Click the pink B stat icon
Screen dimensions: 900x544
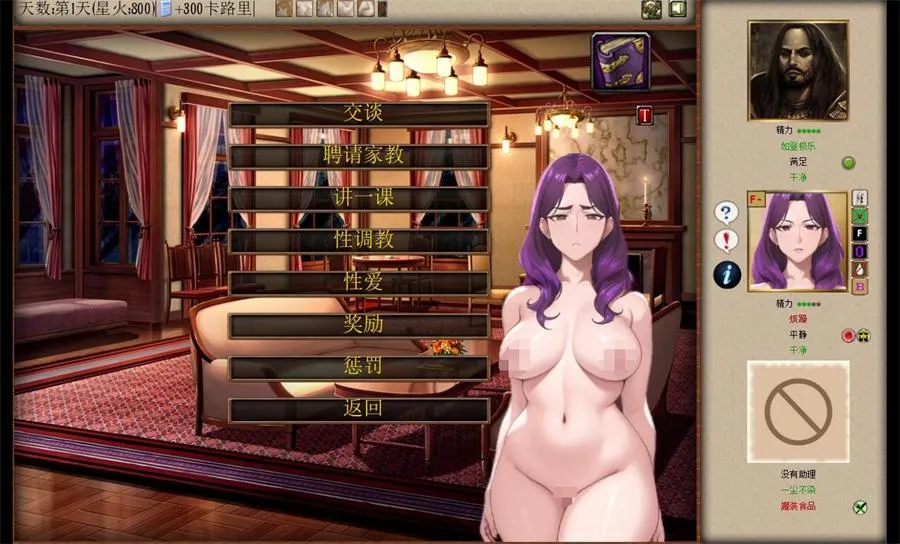coord(859,287)
